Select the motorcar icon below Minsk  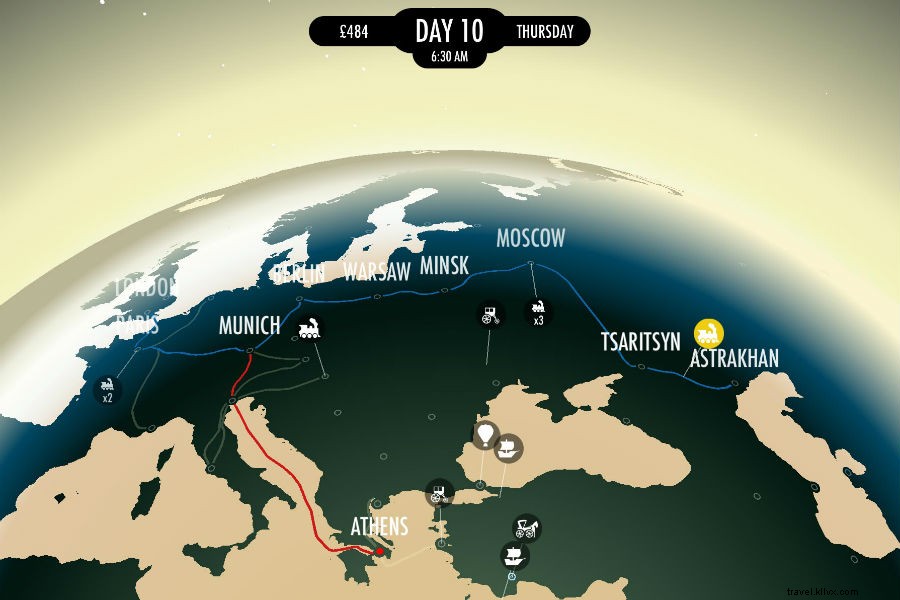[x=490, y=315]
